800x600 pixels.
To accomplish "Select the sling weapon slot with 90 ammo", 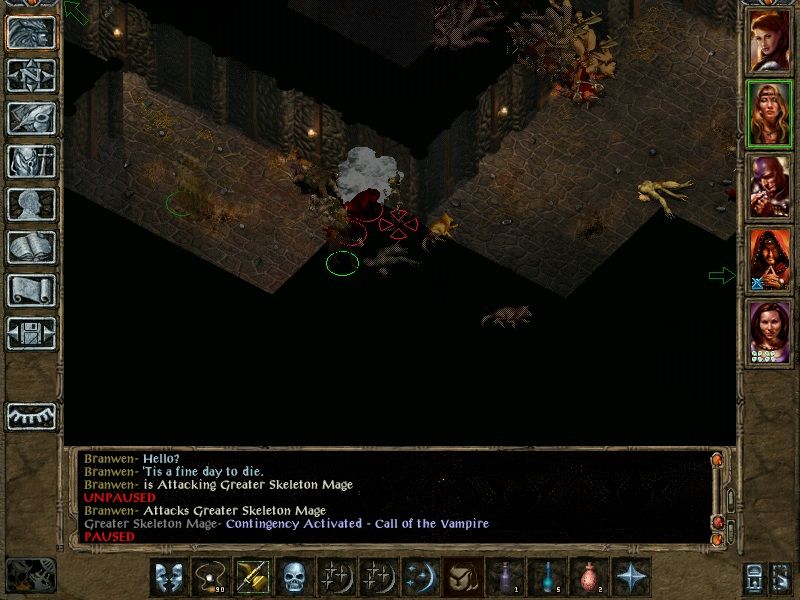I will coord(210,577).
